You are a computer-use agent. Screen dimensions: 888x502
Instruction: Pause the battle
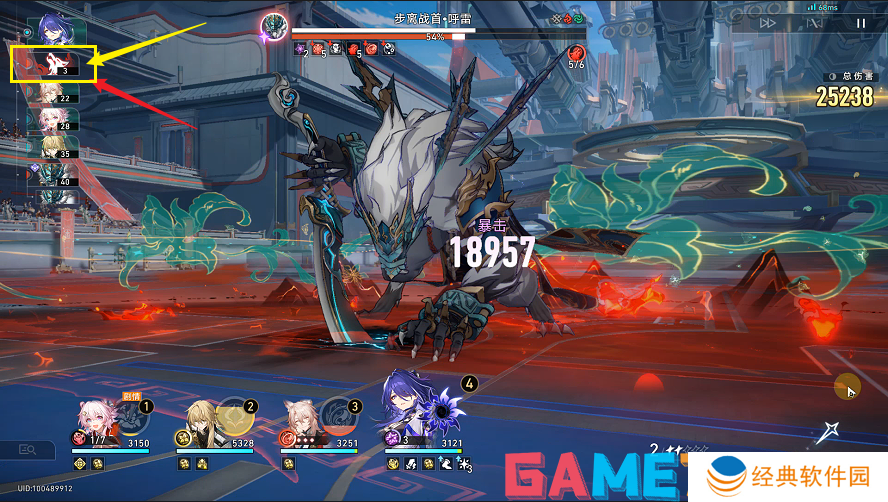click(x=859, y=23)
